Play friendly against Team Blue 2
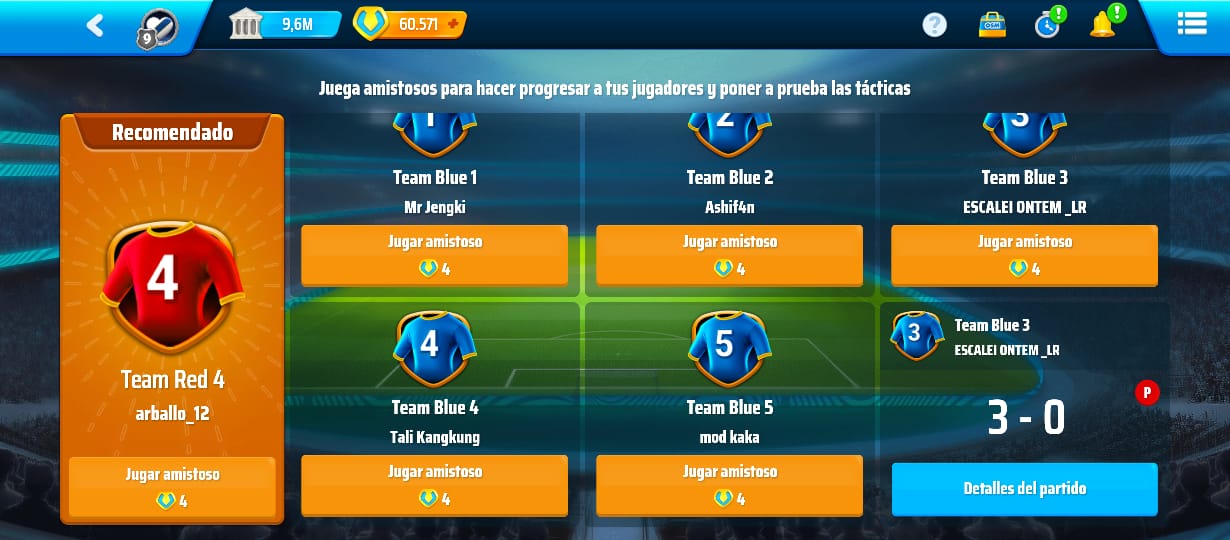 tap(729, 254)
